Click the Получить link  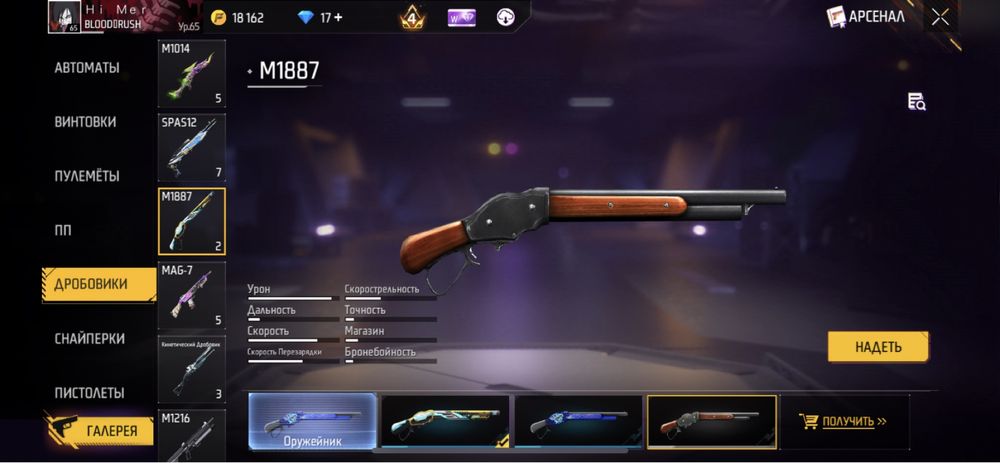tap(848, 421)
